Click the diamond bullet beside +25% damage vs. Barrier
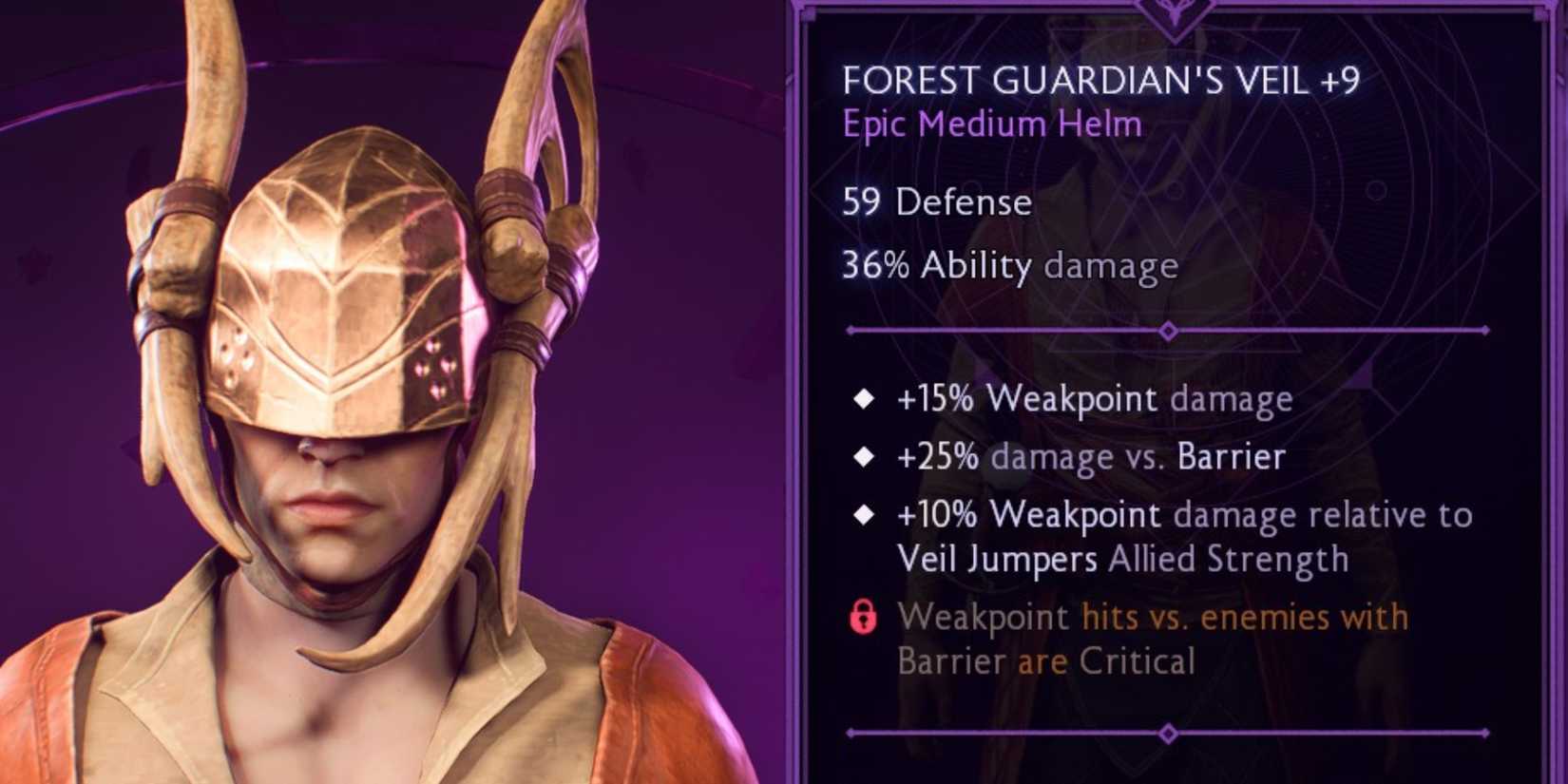 864,457
